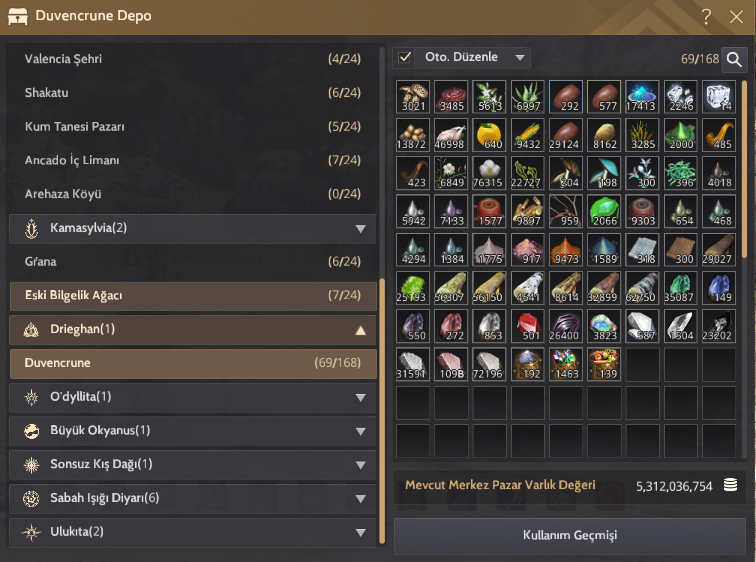Close the Duvencrune Depo window
This screenshot has width=756, height=562.
735,16
